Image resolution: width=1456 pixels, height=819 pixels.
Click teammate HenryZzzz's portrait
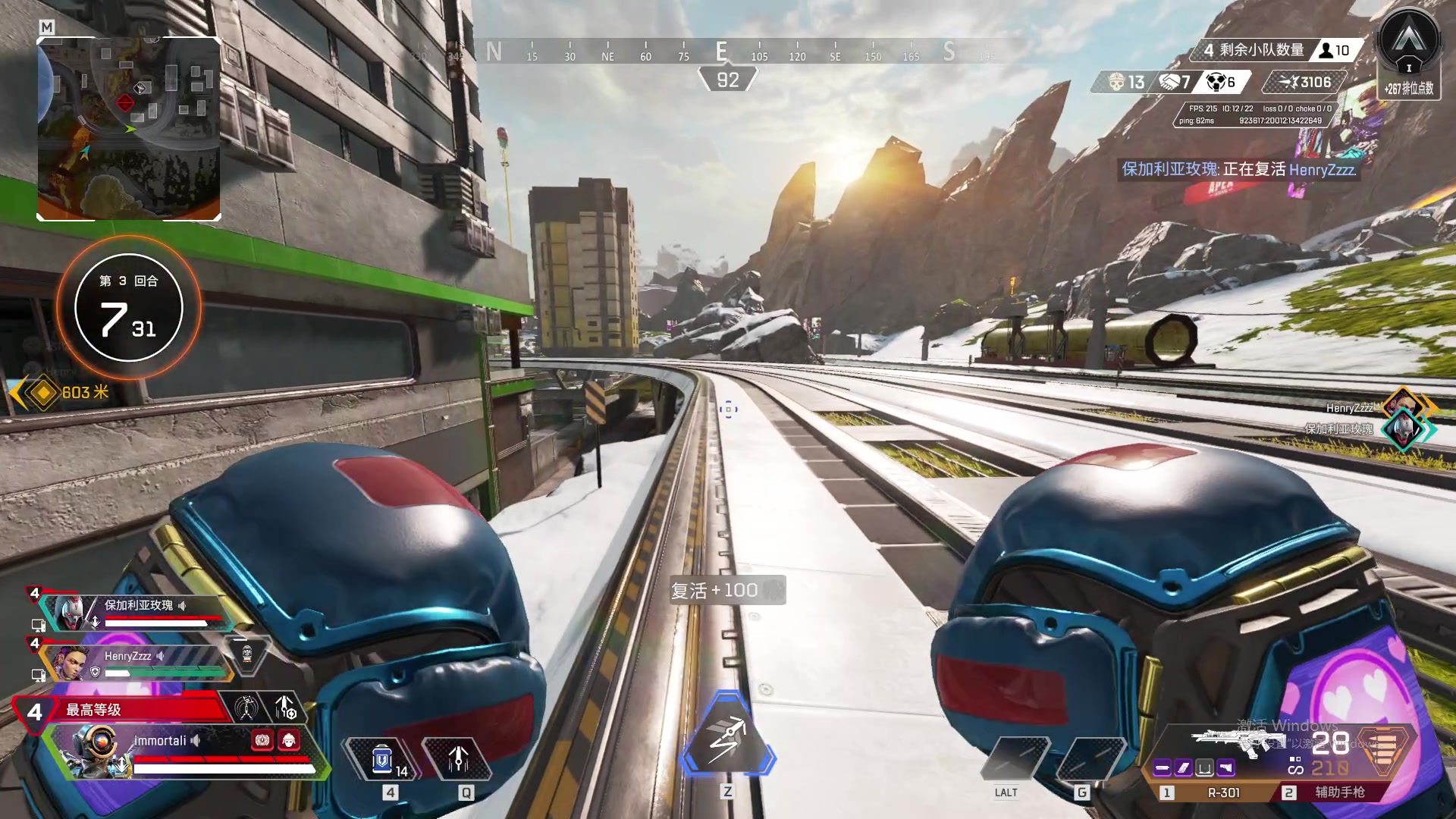70,664
